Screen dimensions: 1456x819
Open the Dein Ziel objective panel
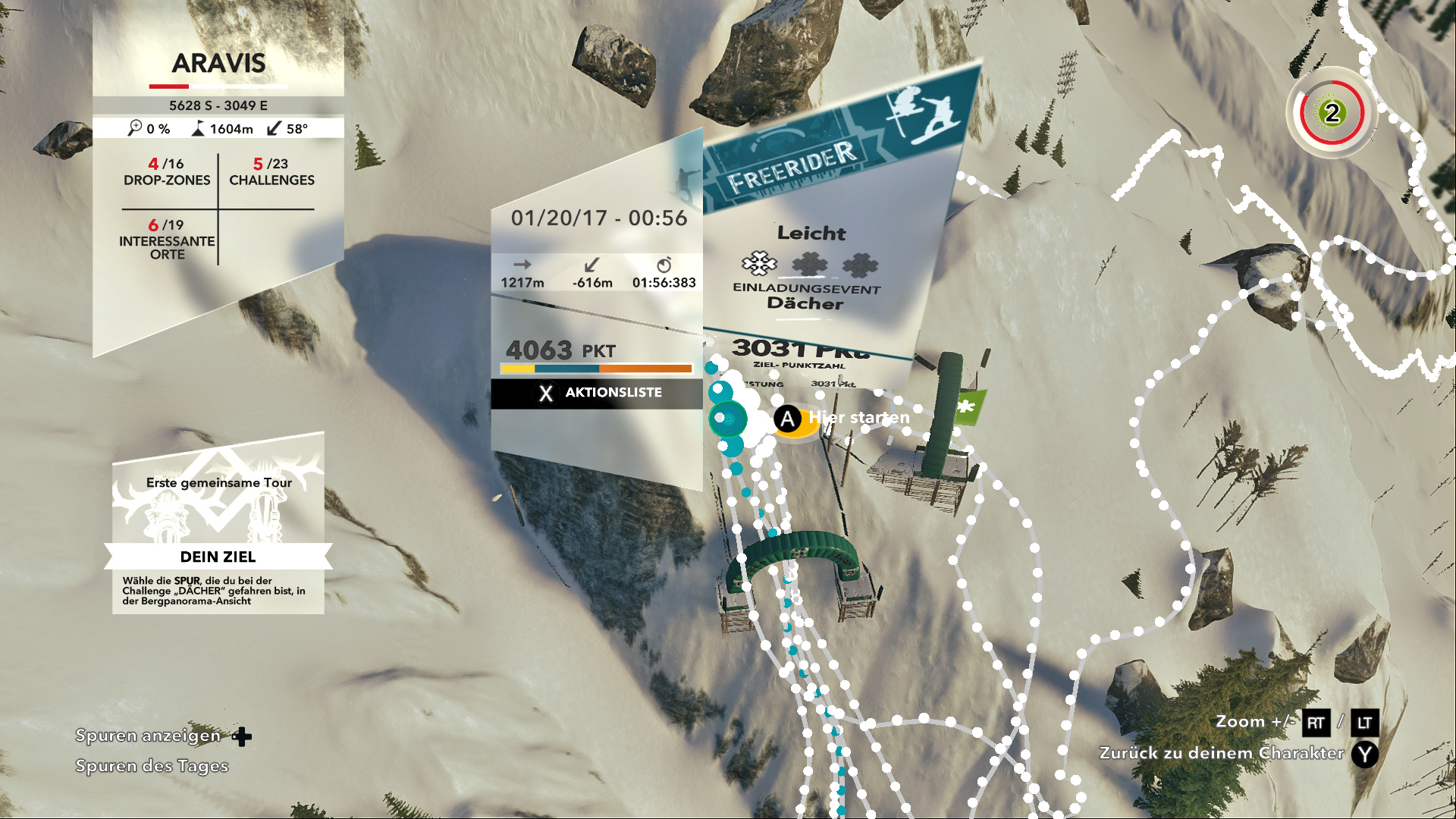[x=218, y=557]
